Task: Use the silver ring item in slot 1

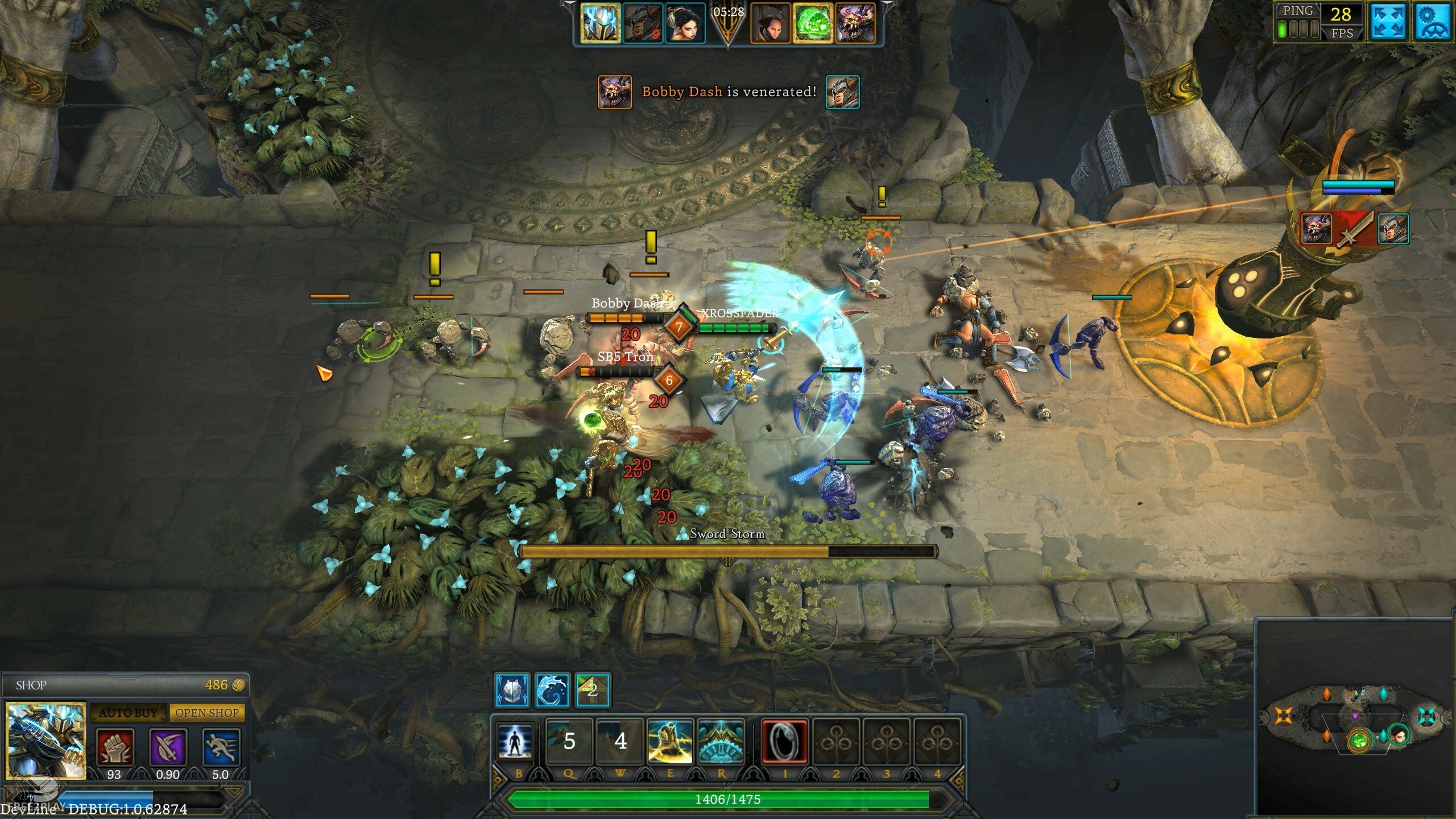Action: [785, 741]
